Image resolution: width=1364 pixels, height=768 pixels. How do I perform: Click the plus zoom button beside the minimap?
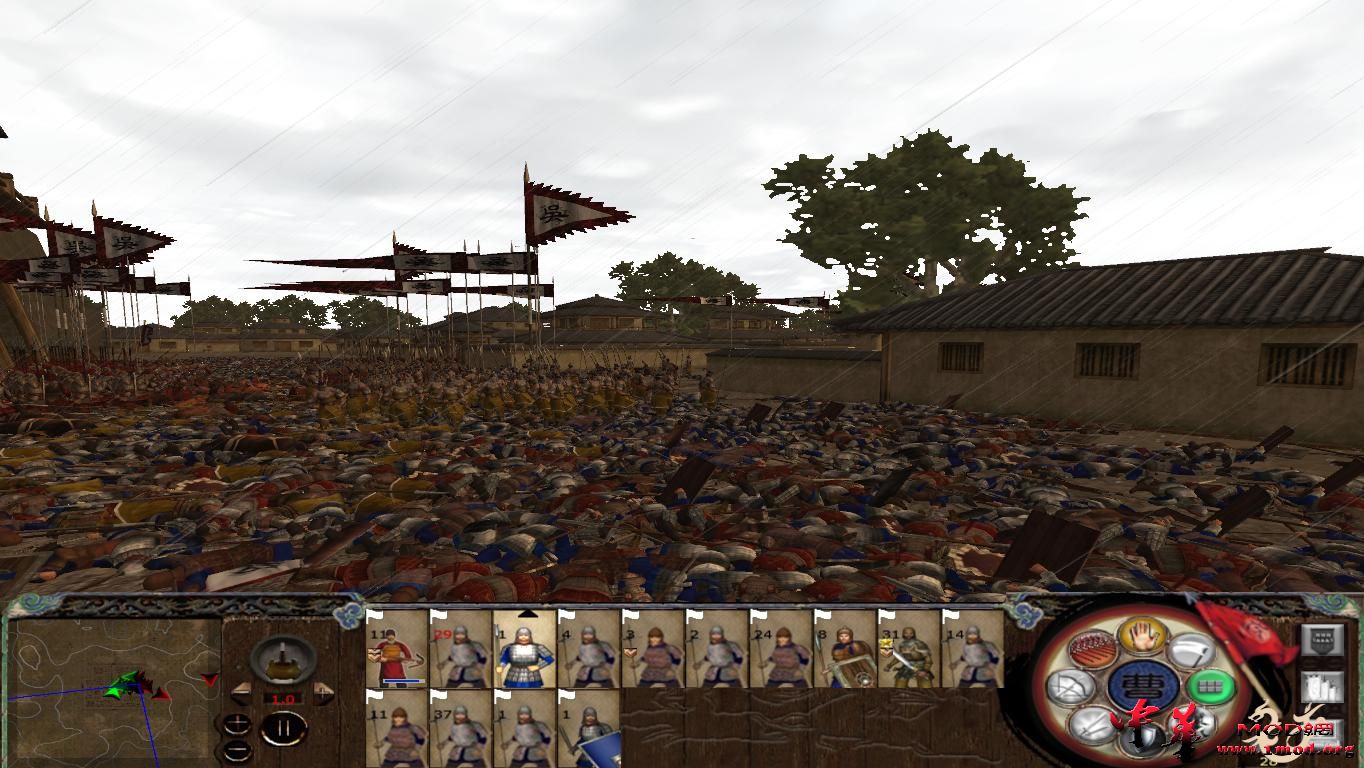click(237, 724)
